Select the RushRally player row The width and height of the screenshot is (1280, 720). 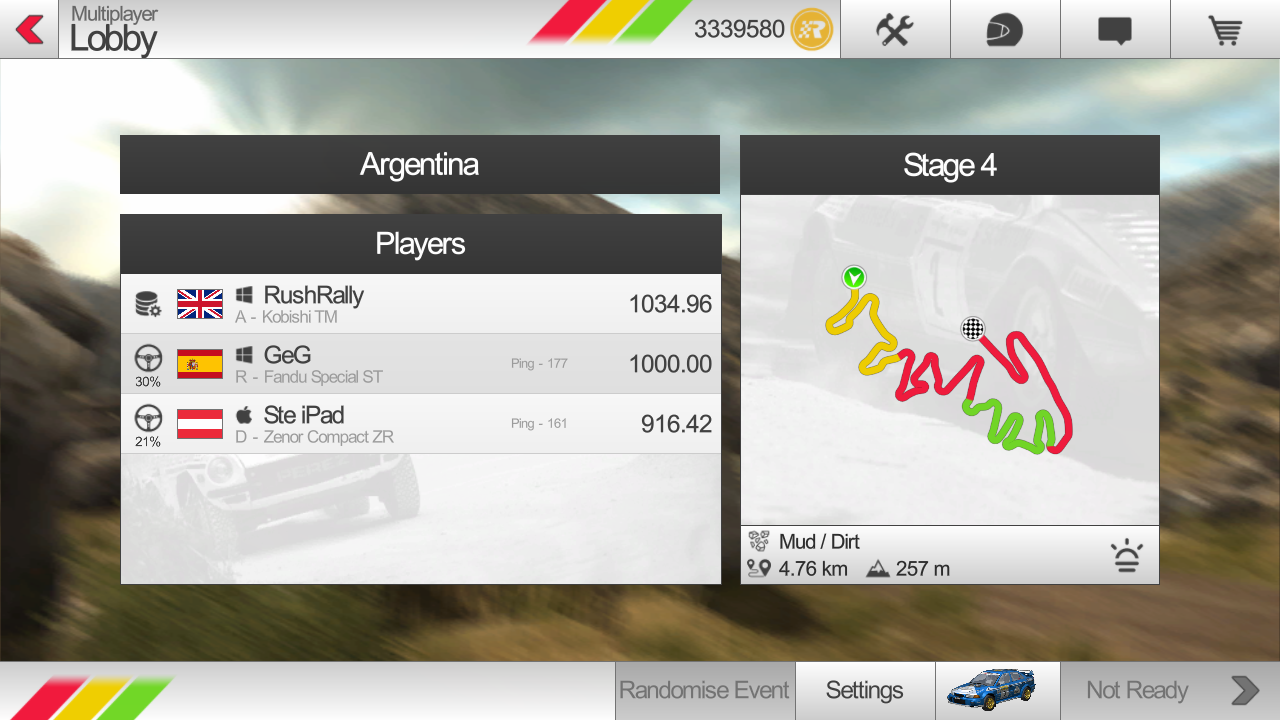click(420, 304)
